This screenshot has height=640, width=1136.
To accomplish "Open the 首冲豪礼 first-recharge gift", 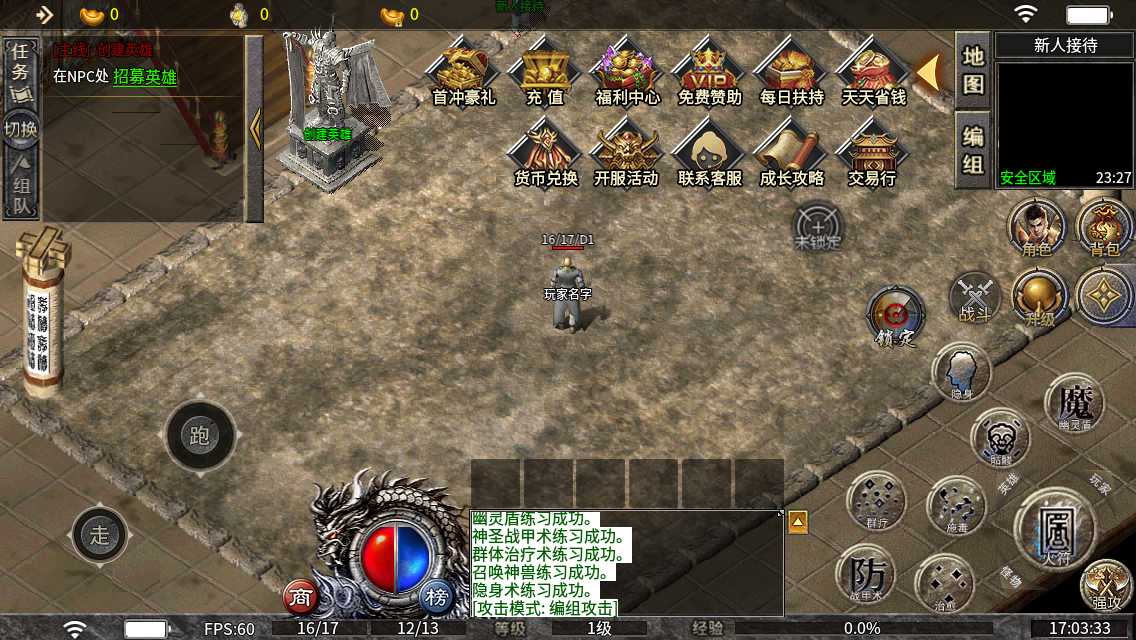I will pos(463,73).
